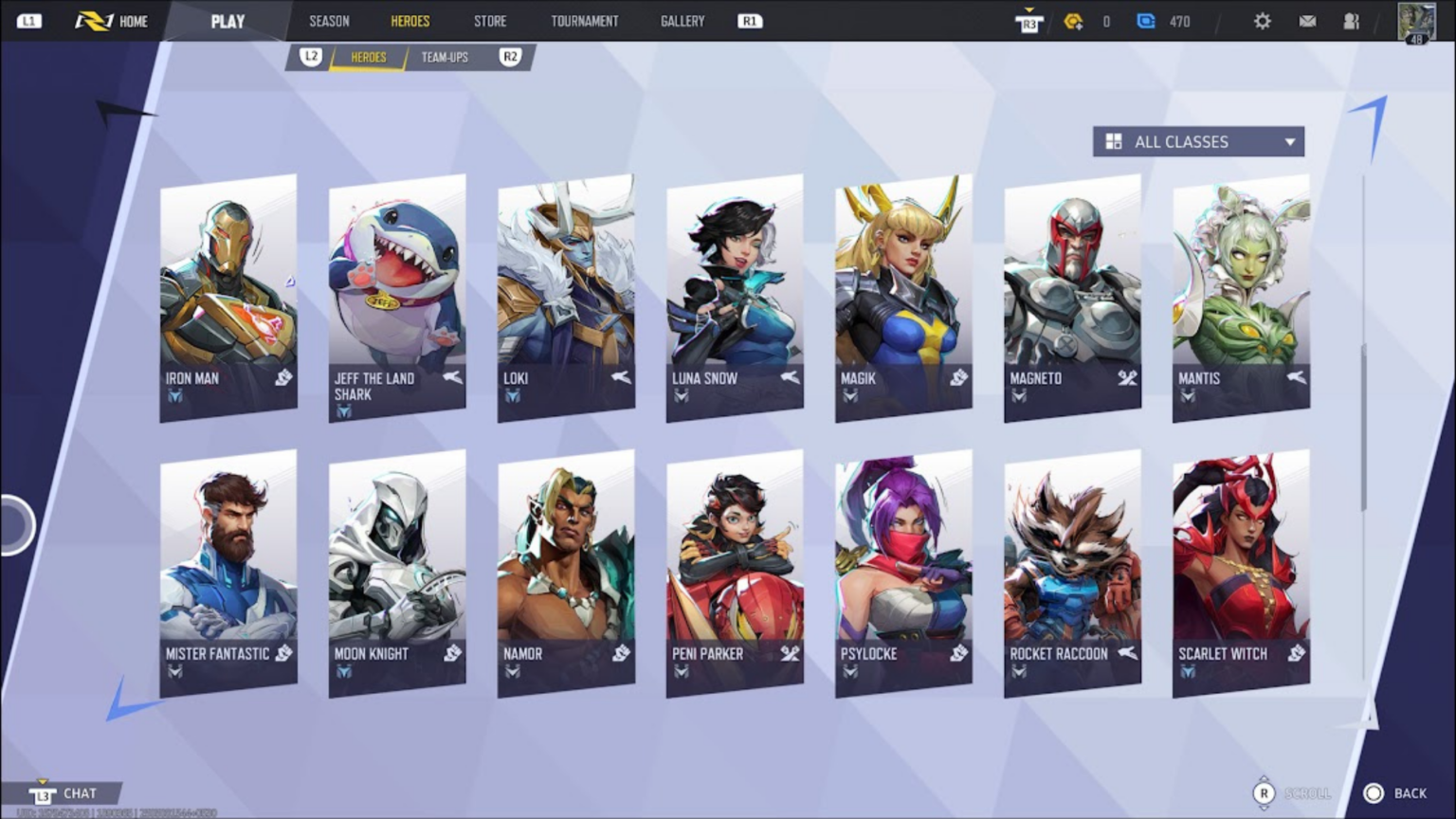Open the Settings gear icon

1263,20
